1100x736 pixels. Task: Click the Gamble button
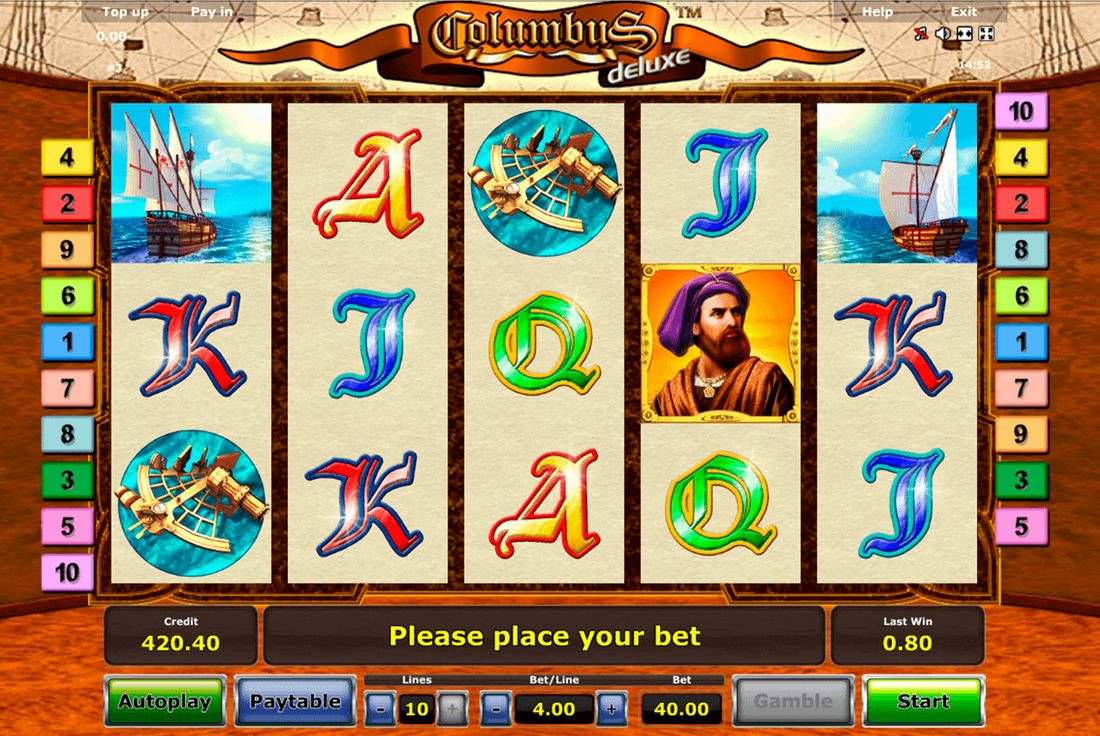(x=793, y=701)
